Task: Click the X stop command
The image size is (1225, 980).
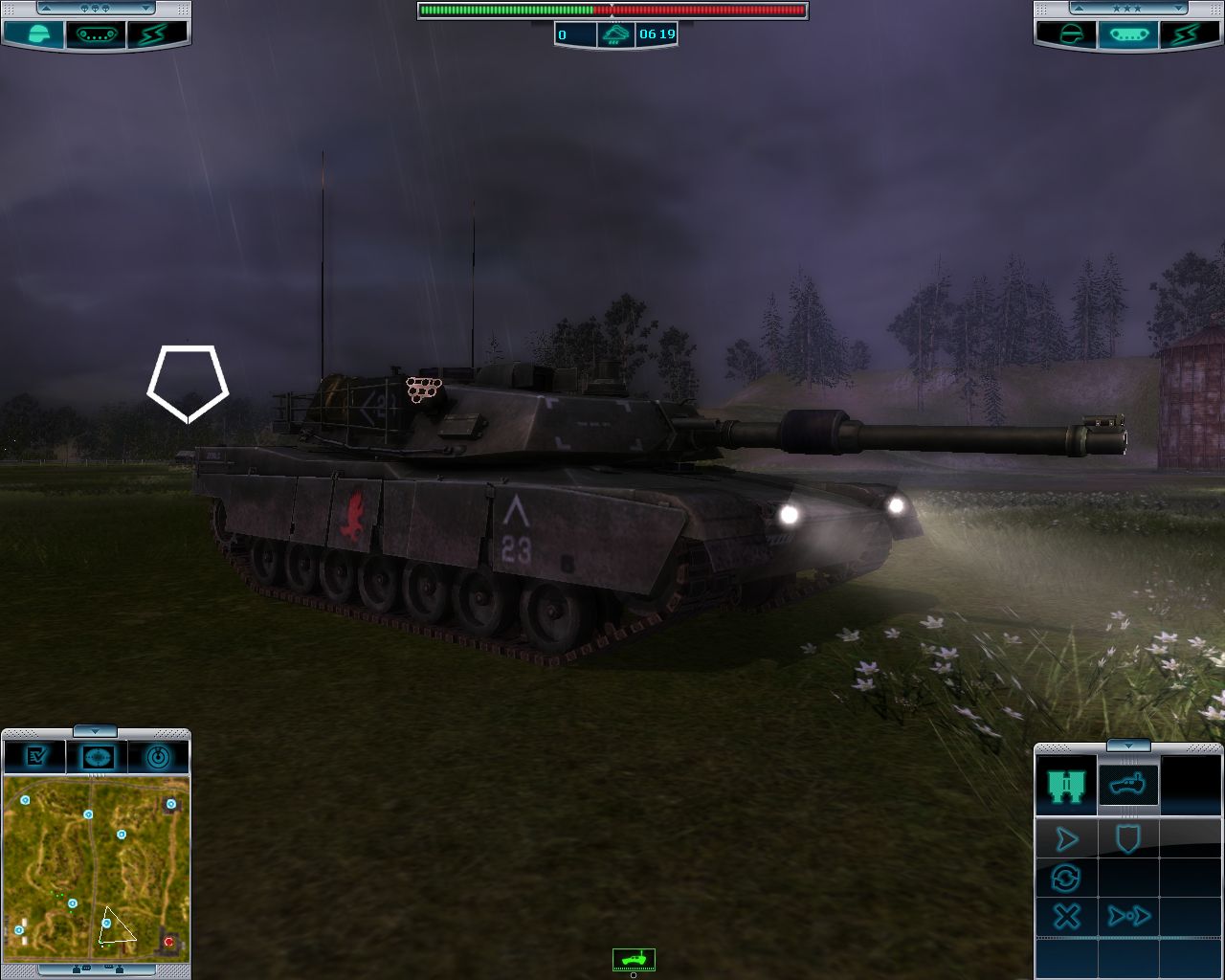Action: [1065, 916]
